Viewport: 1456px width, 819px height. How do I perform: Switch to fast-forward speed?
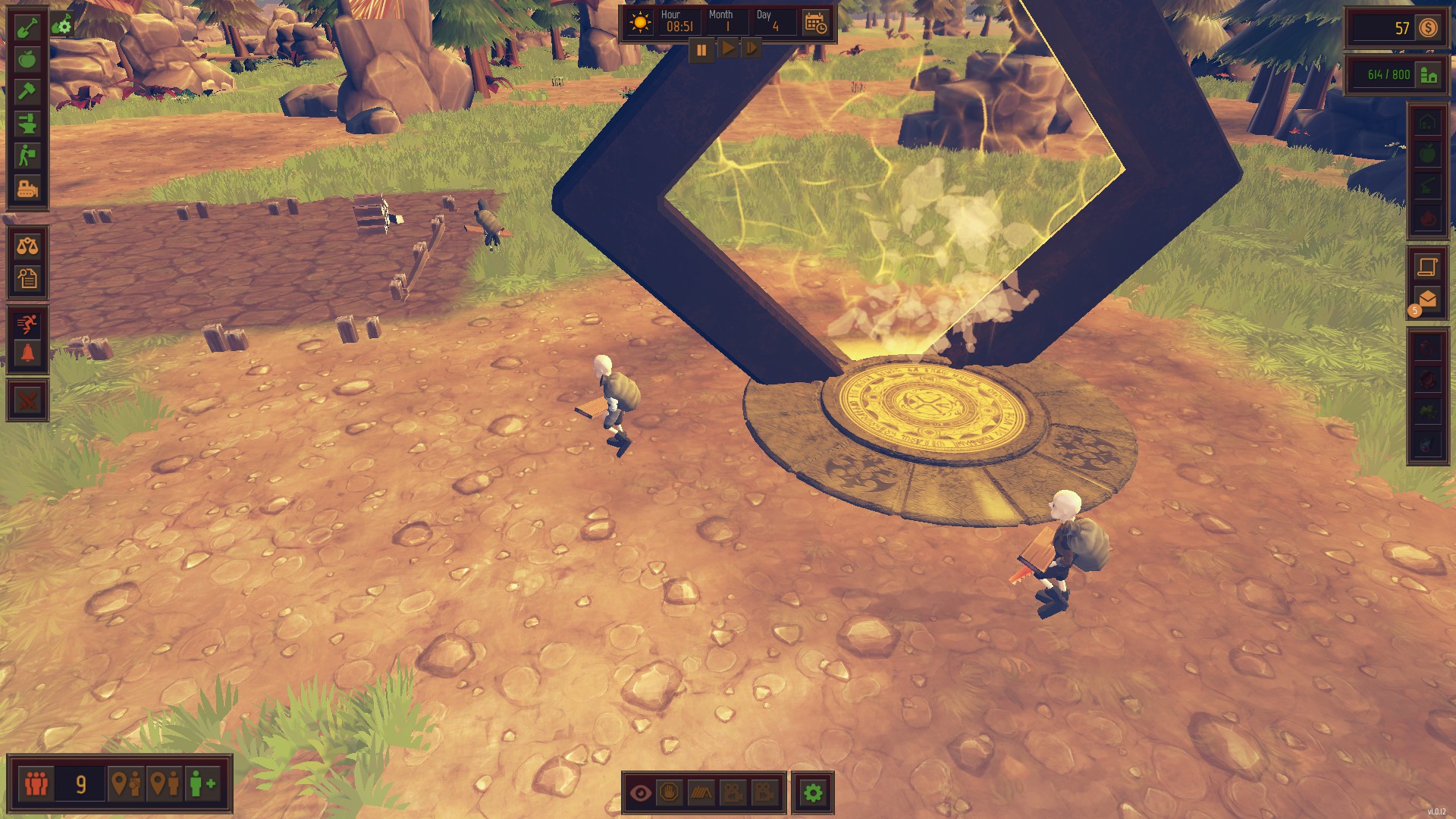tap(751, 49)
